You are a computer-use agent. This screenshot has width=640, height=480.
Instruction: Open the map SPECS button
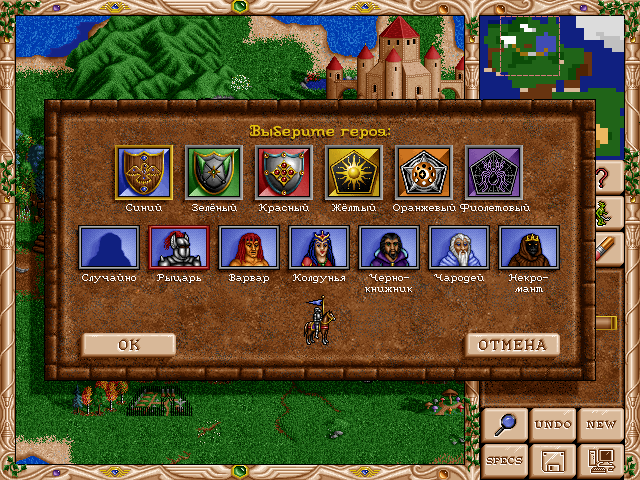point(505,460)
